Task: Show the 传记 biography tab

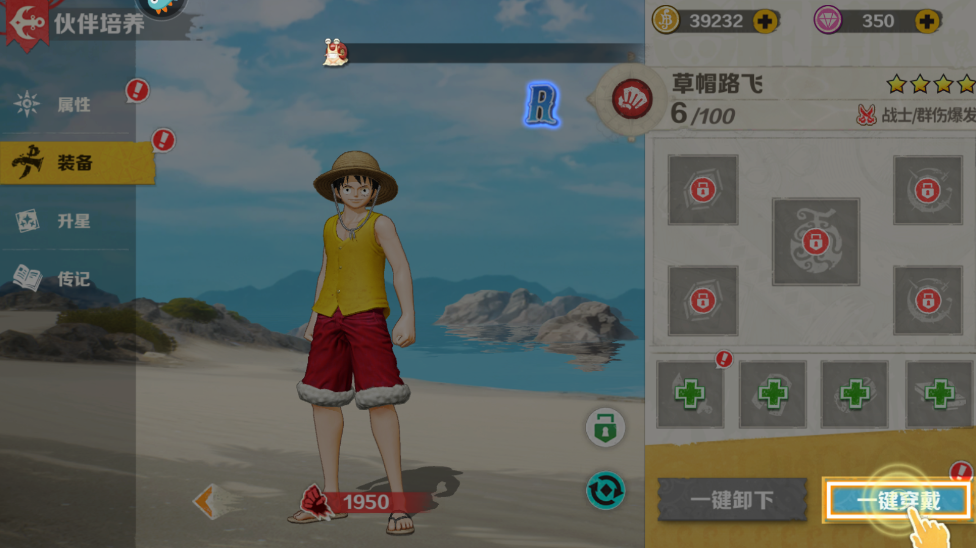Action: coord(74,279)
